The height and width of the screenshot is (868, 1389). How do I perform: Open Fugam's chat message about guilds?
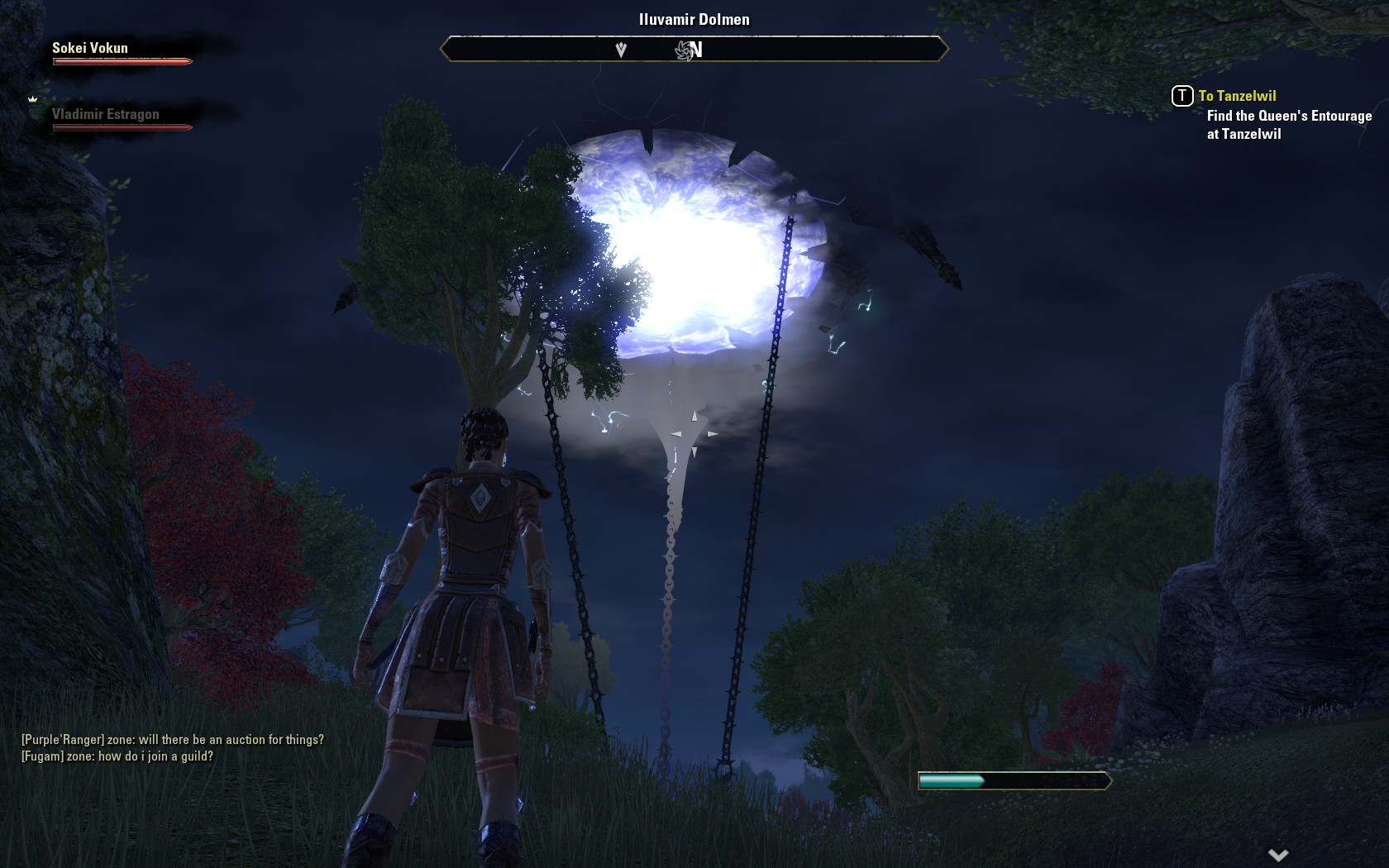[x=117, y=756]
